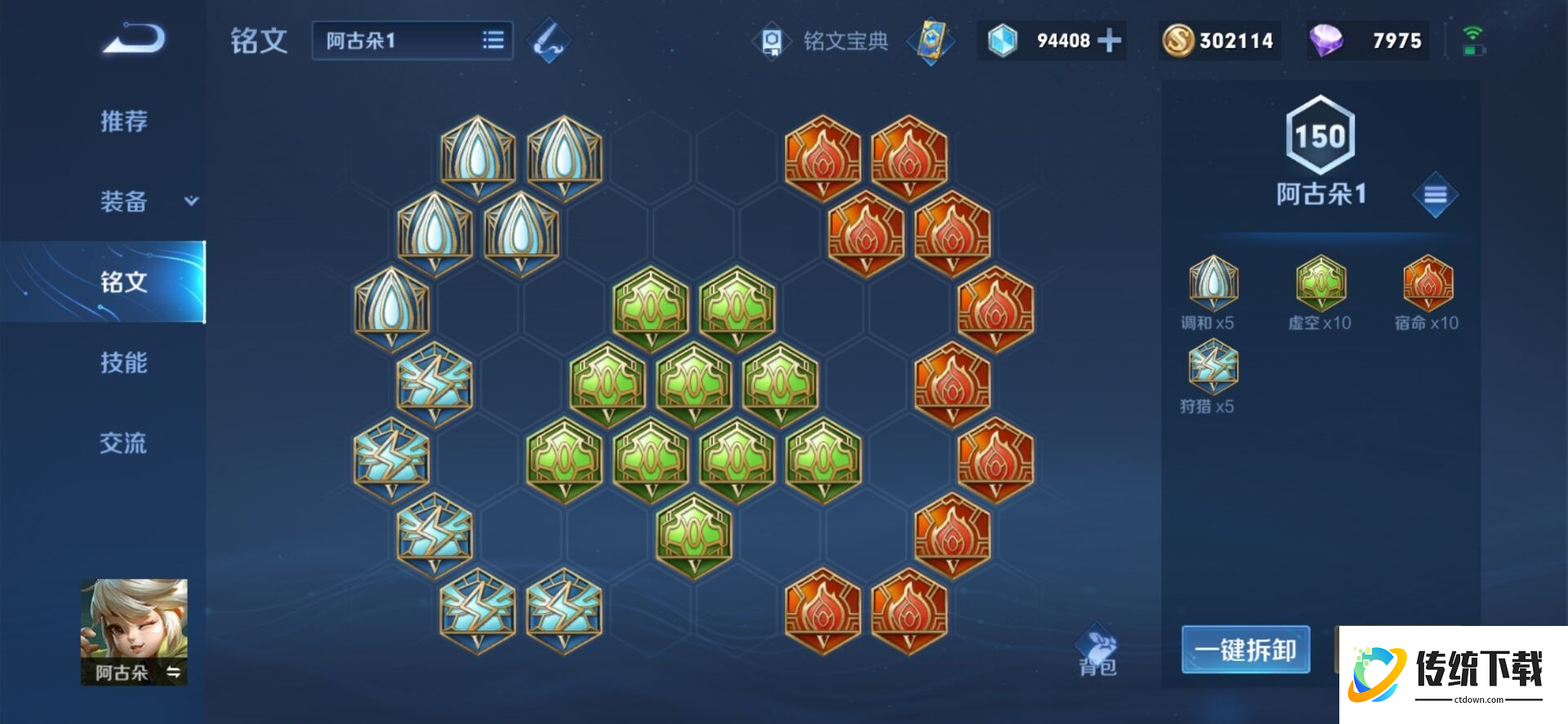Viewport: 1568px width, 724px height.
Task: Select the 虚空 x10 rune summary
Action: click(x=1320, y=292)
